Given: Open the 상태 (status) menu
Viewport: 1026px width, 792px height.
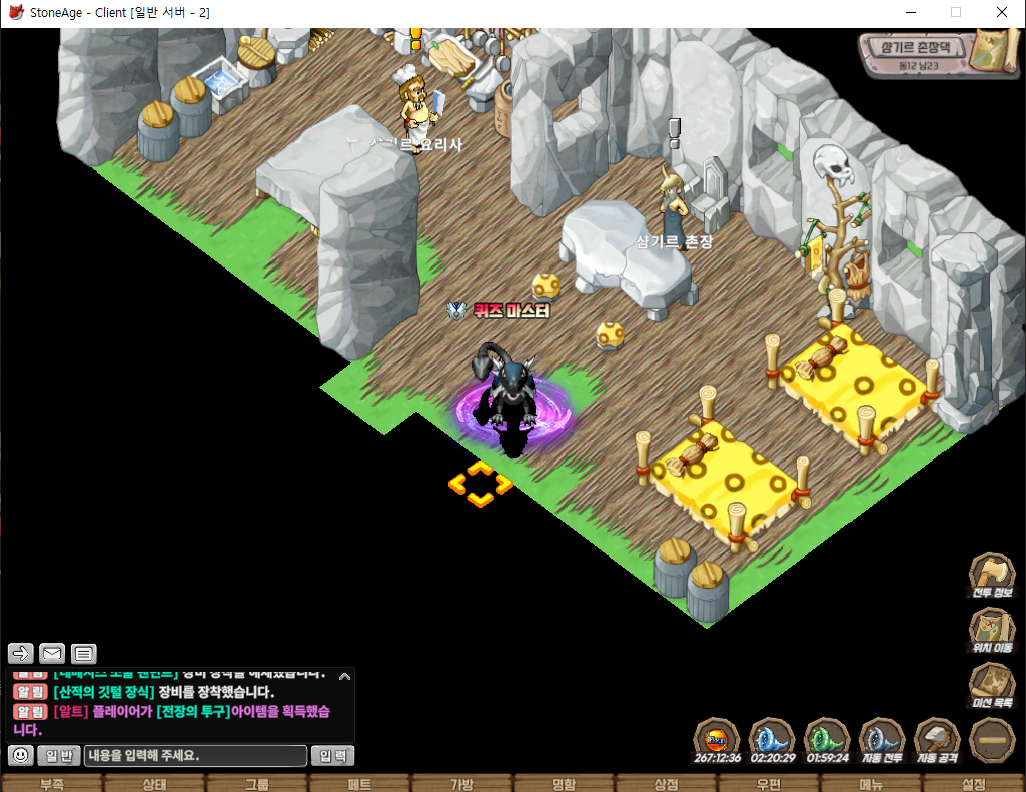Looking at the screenshot, I should pyautogui.click(x=154, y=784).
